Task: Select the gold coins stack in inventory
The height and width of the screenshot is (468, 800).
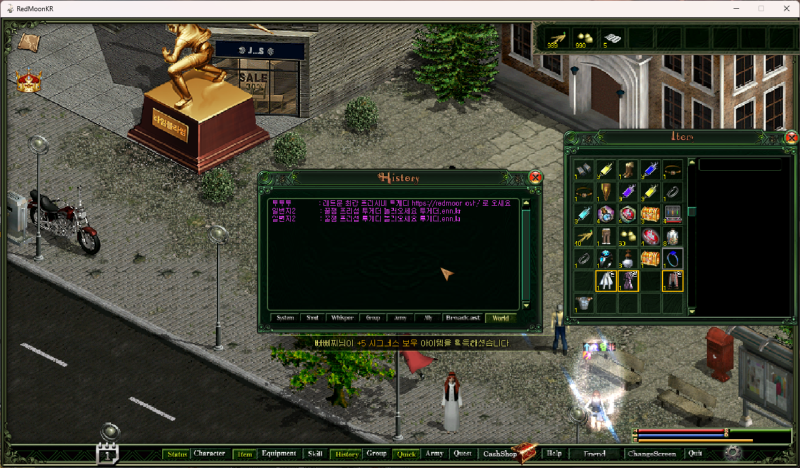Action: (629, 237)
